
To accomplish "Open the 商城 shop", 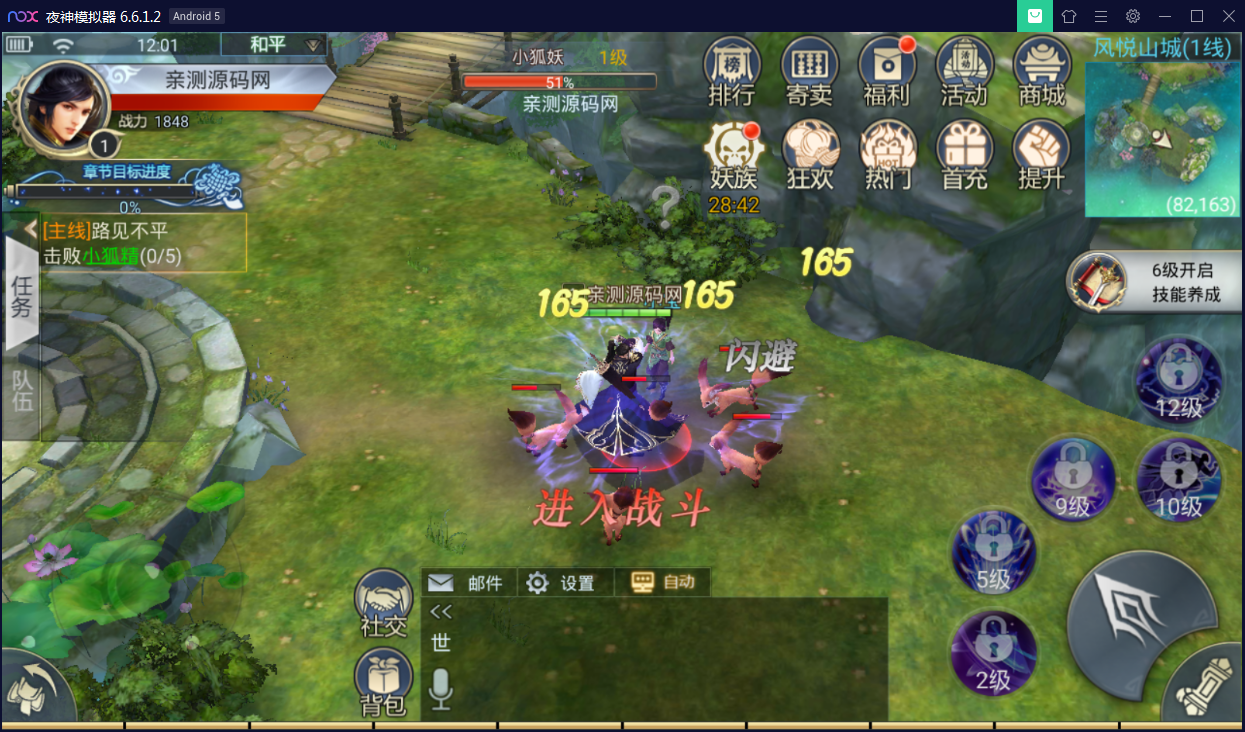I will [1041, 71].
